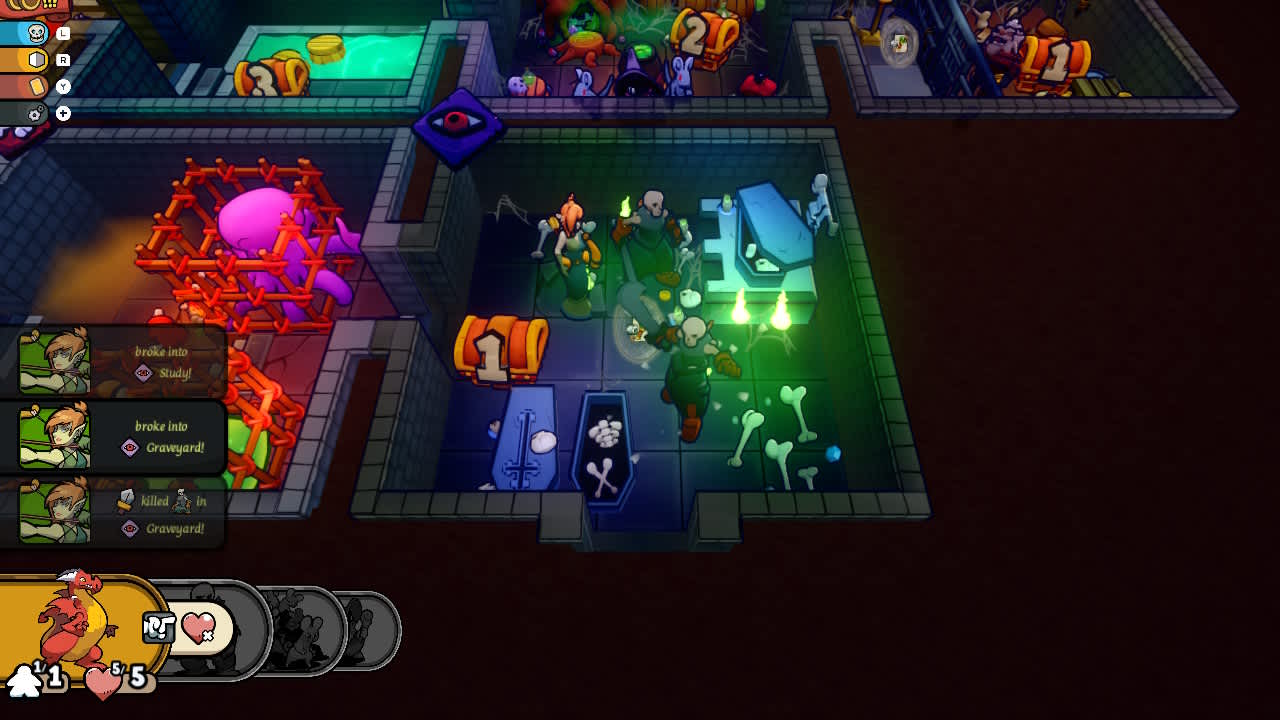Open the settings gear icon
This screenshot has height=720, width=1280.
[x=34, y=113]
